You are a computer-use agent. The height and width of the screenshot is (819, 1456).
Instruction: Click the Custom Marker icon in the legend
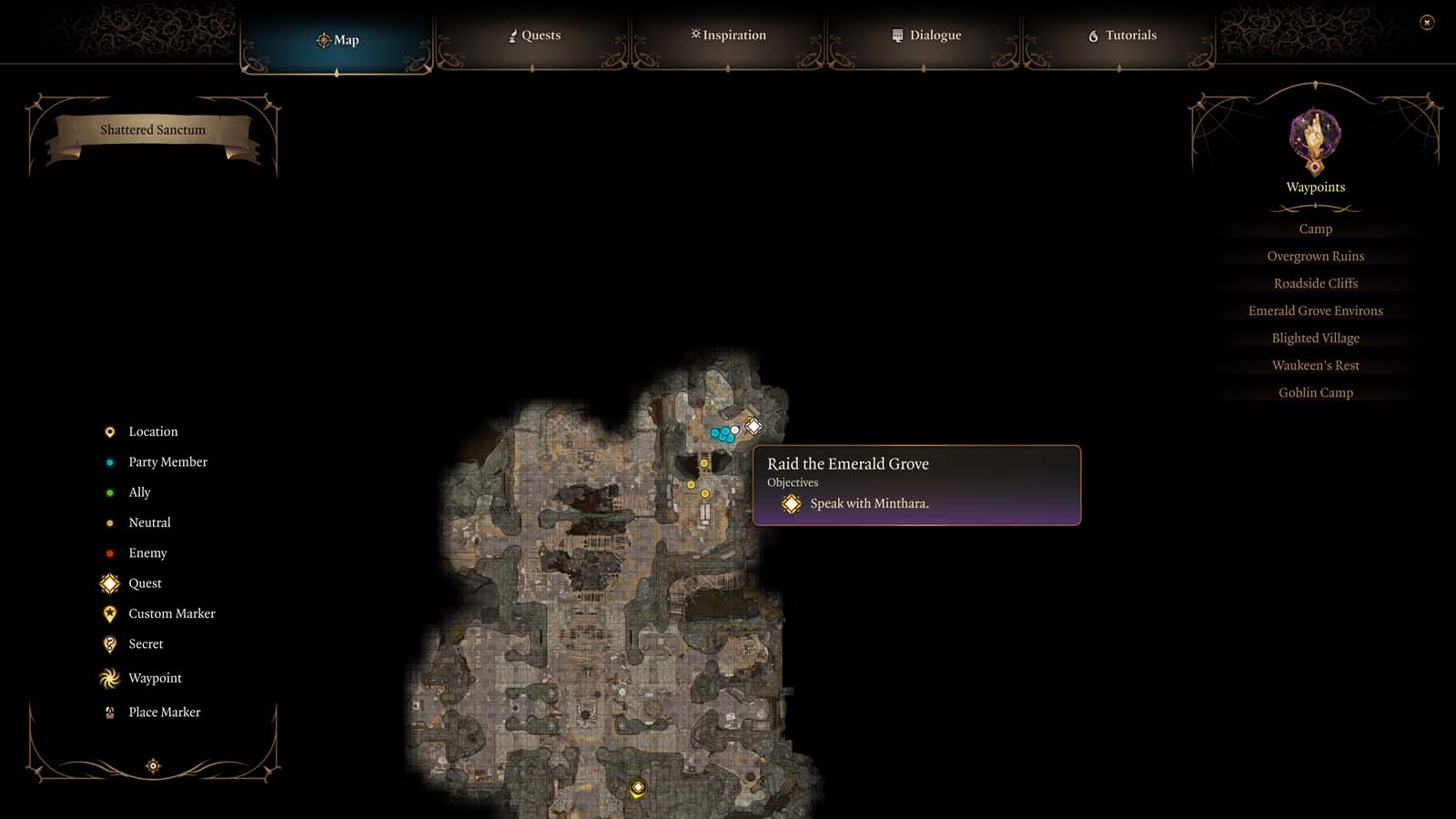[110, 613]
